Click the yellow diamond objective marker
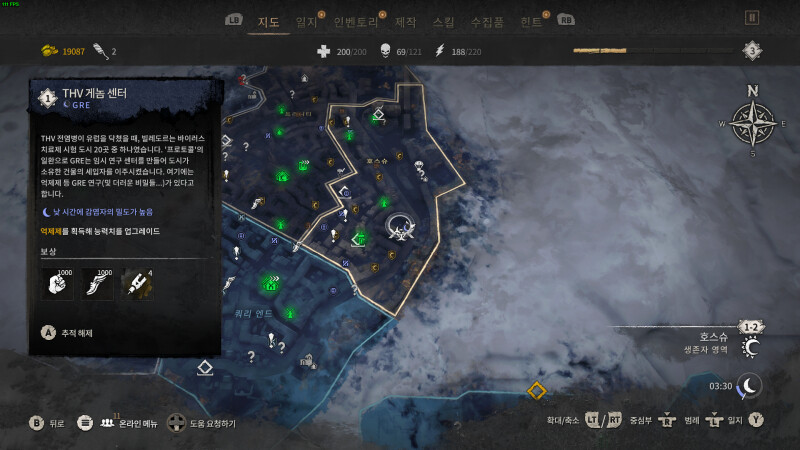This screenshot has height=450, width=800. coord(537,390)
